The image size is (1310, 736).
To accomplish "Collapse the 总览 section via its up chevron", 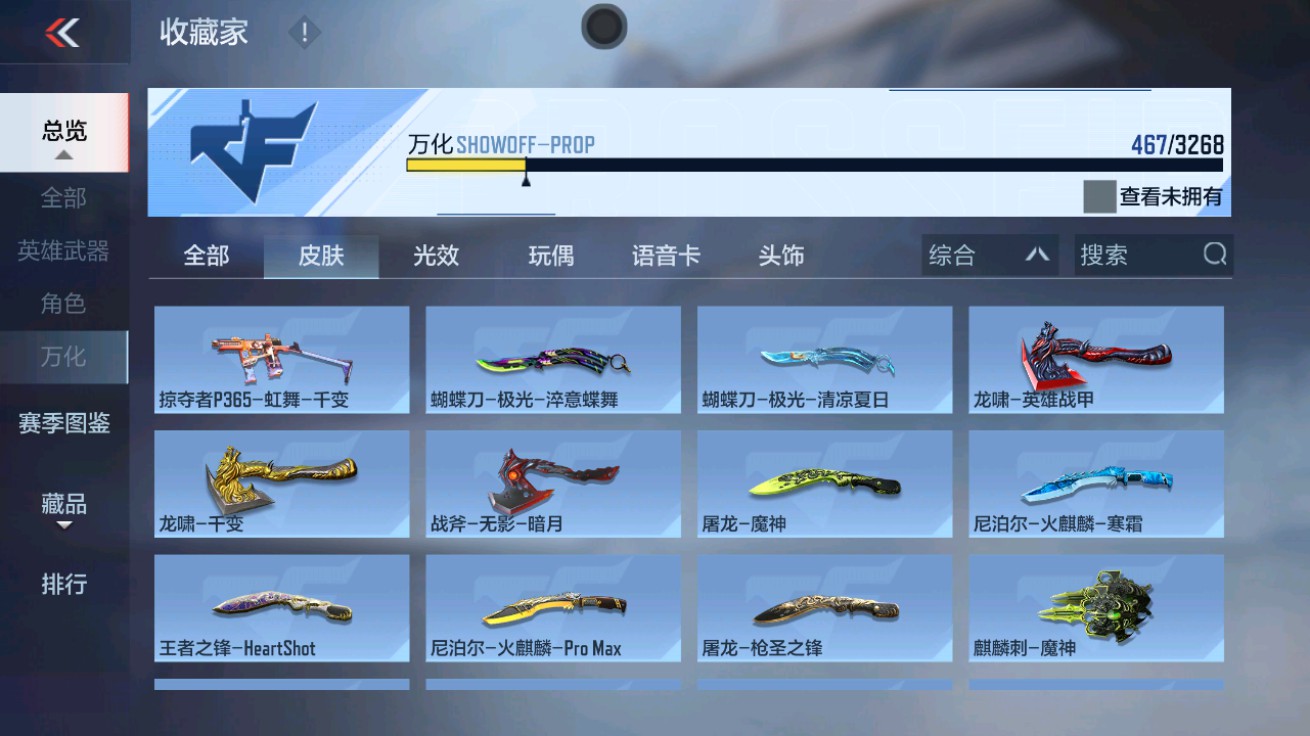I will tap(63, 155).
